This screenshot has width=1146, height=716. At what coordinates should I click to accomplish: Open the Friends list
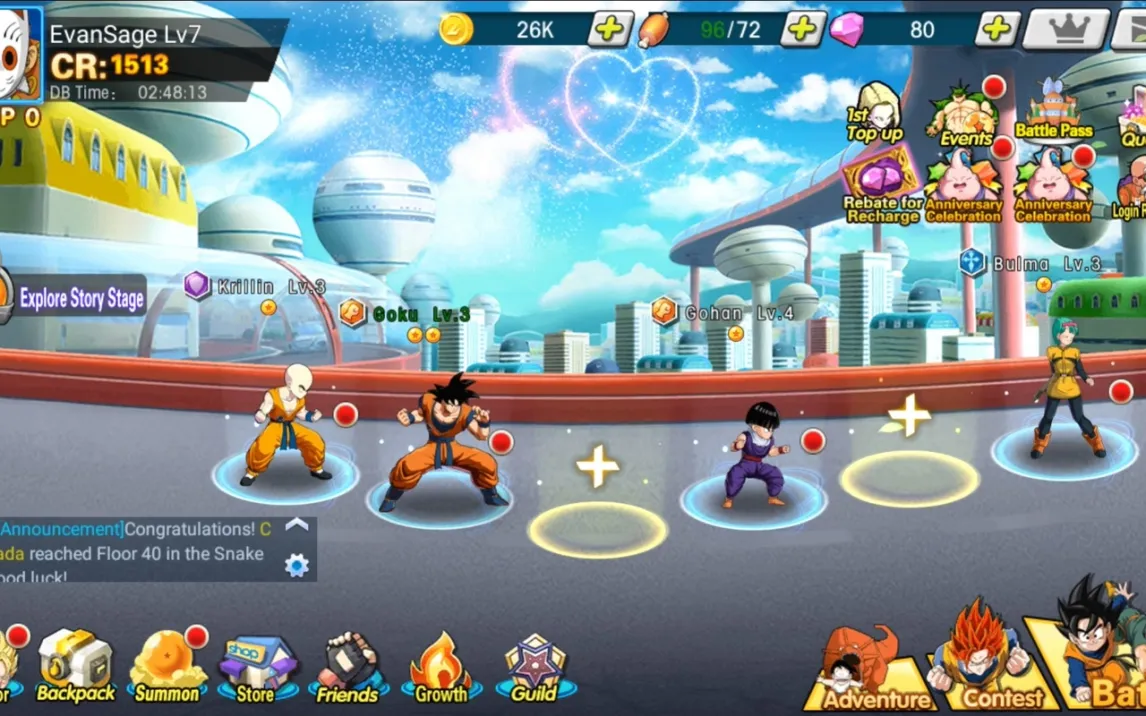coord(347,667)
